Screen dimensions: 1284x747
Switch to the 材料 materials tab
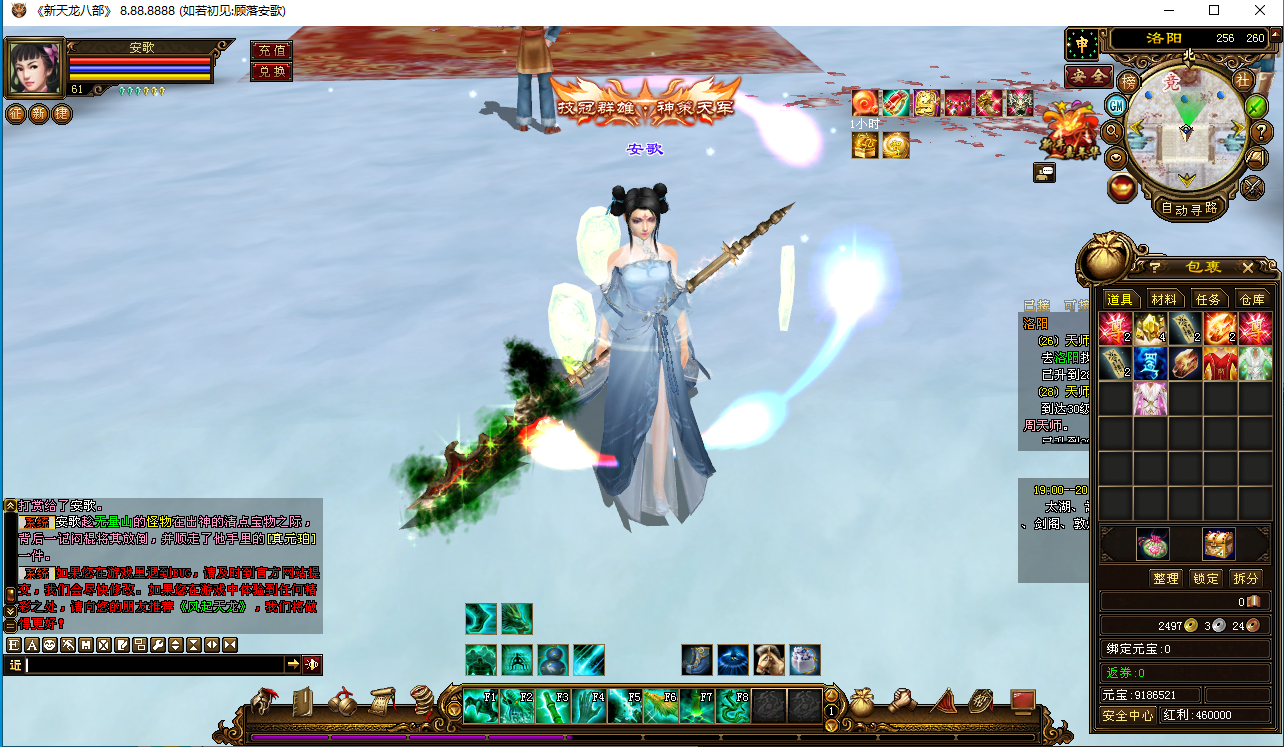click(1163, 299)
